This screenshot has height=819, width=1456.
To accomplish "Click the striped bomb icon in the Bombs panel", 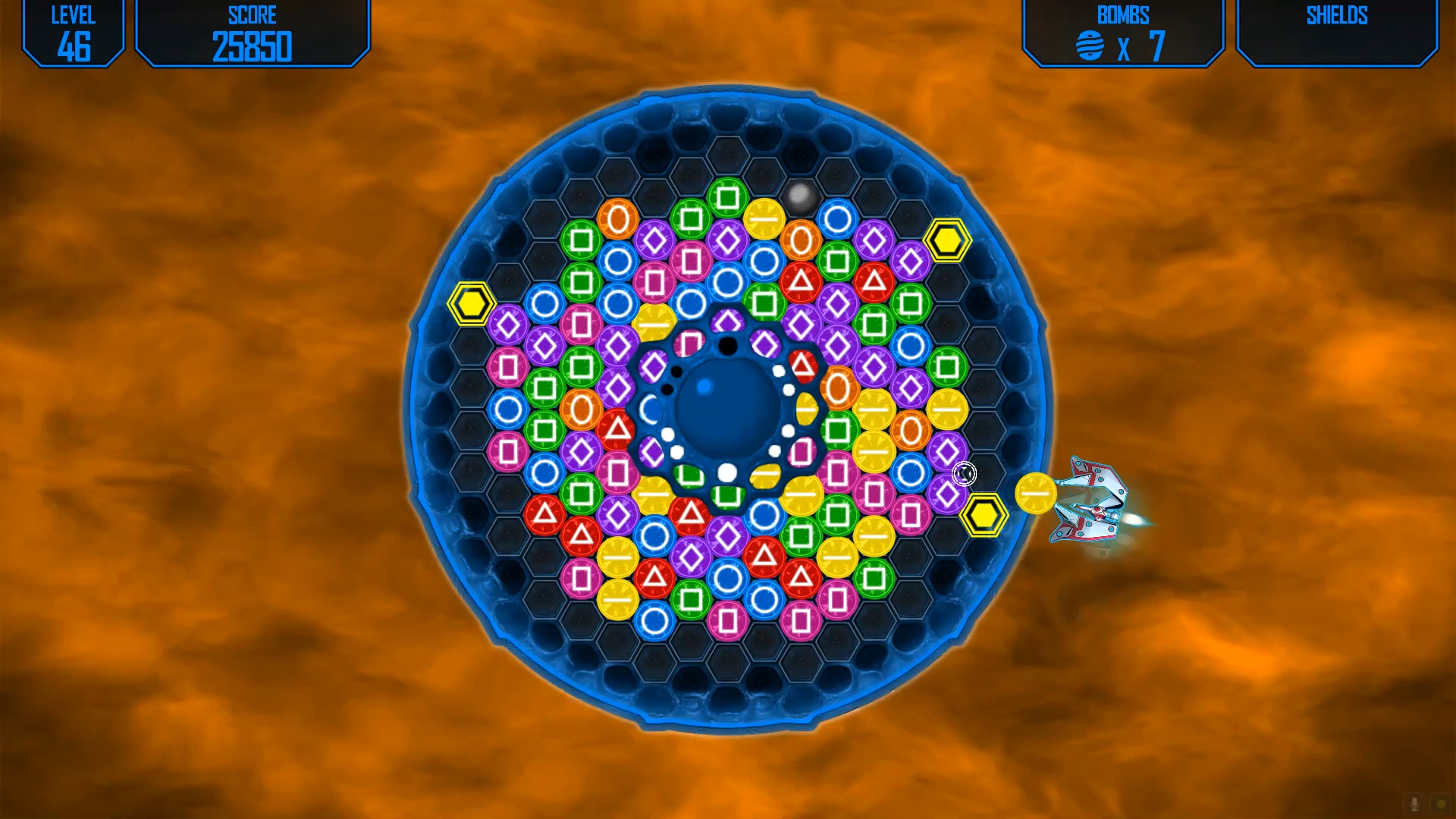I will (x=1090, y=45).
